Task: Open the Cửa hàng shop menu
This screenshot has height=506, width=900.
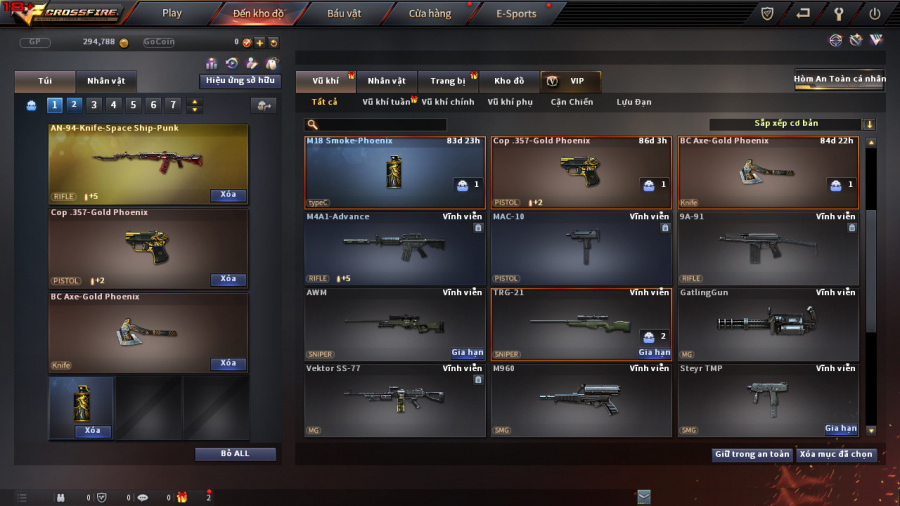Action: click(x=430, y=14)
